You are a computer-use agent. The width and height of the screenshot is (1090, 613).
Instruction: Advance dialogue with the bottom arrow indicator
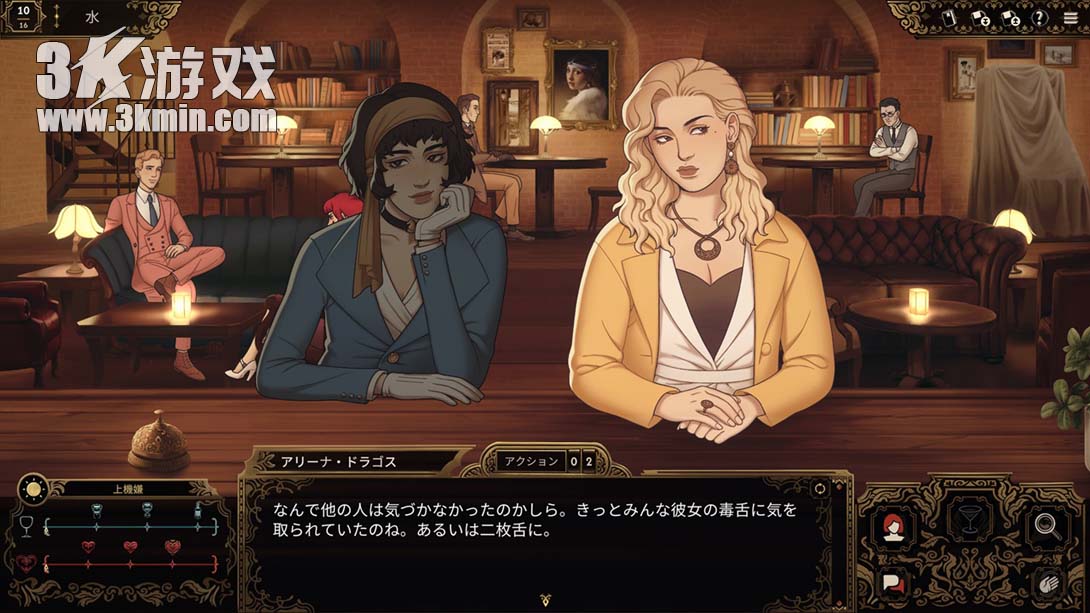(x=545, y=601)
